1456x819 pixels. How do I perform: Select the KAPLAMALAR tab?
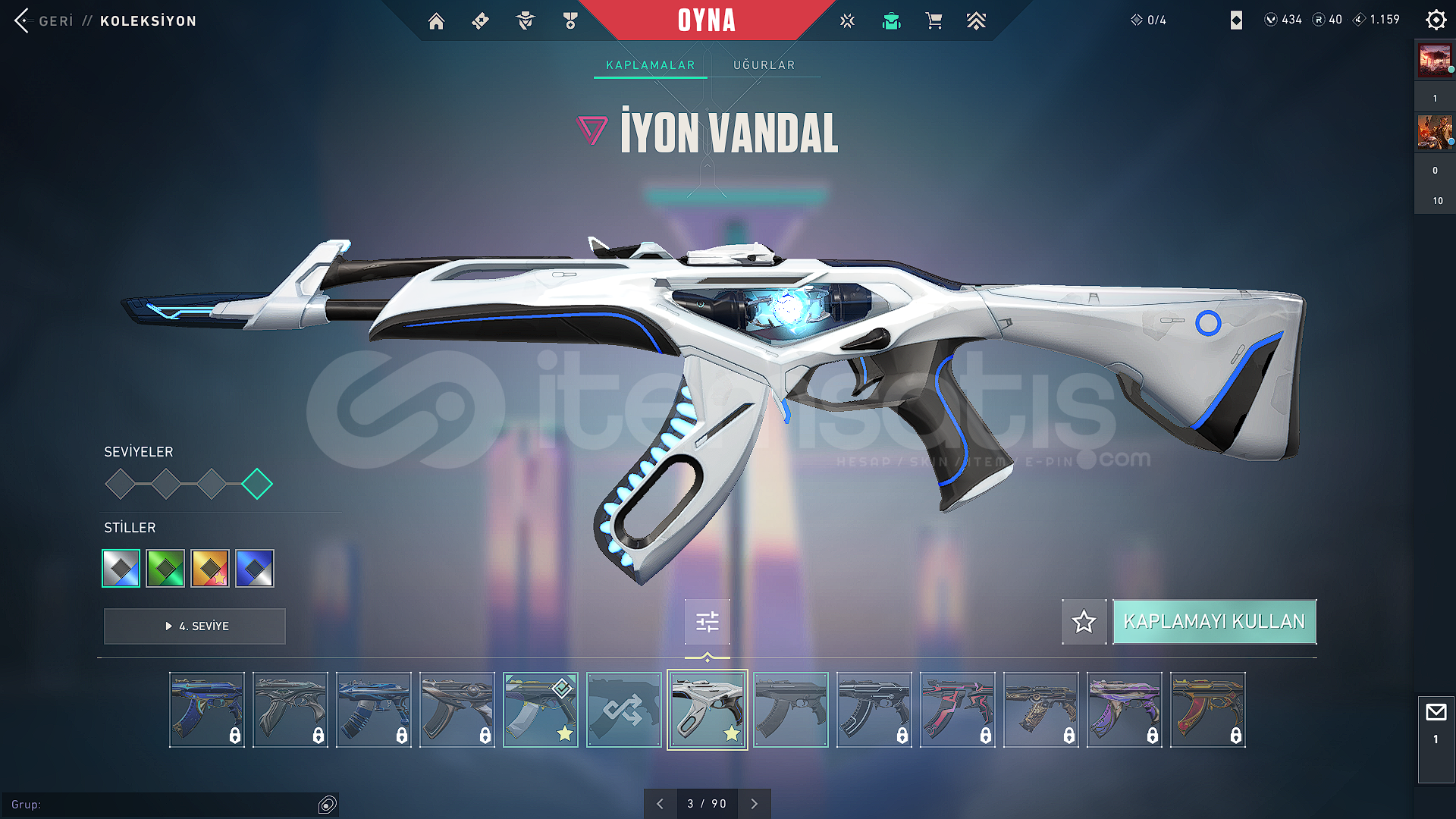(x=650, y=65)
